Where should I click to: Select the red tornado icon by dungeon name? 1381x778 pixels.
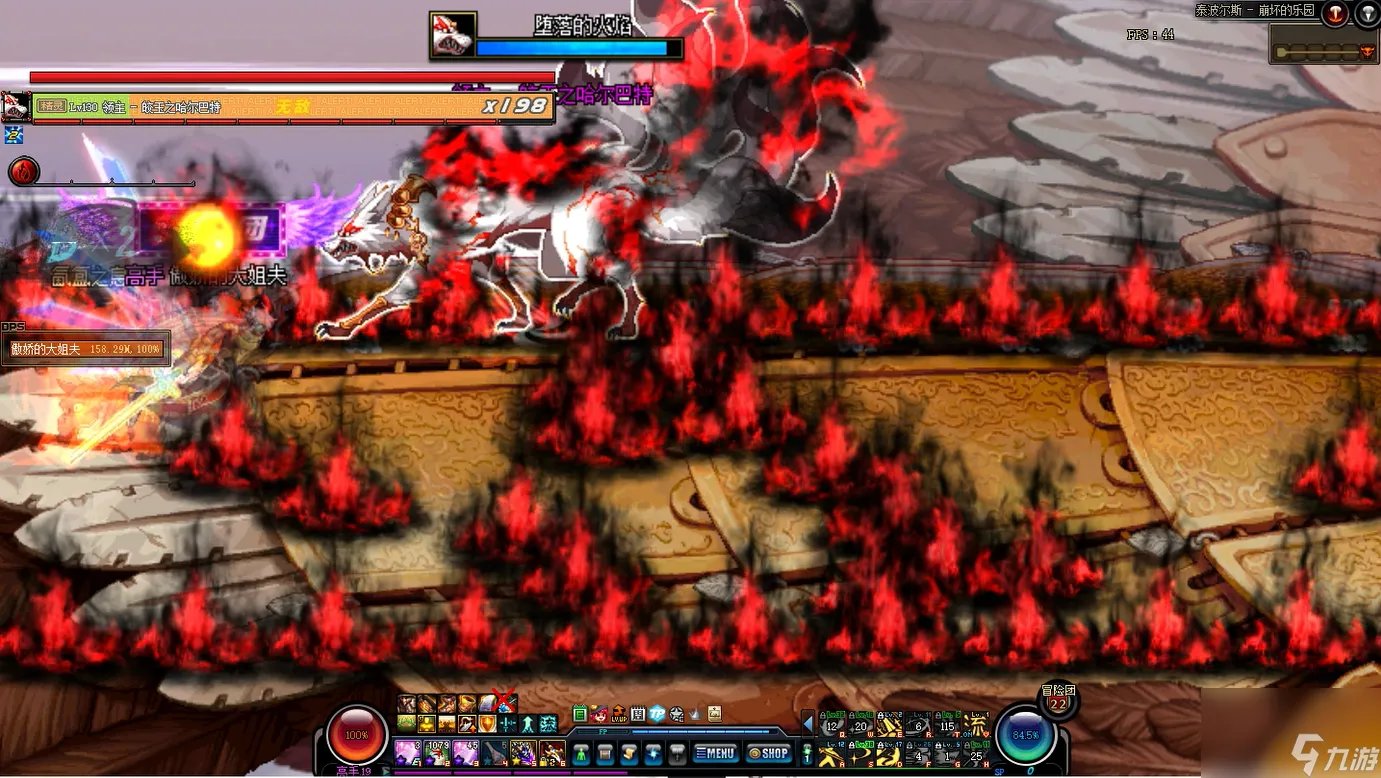click(x=1335, y=13)
